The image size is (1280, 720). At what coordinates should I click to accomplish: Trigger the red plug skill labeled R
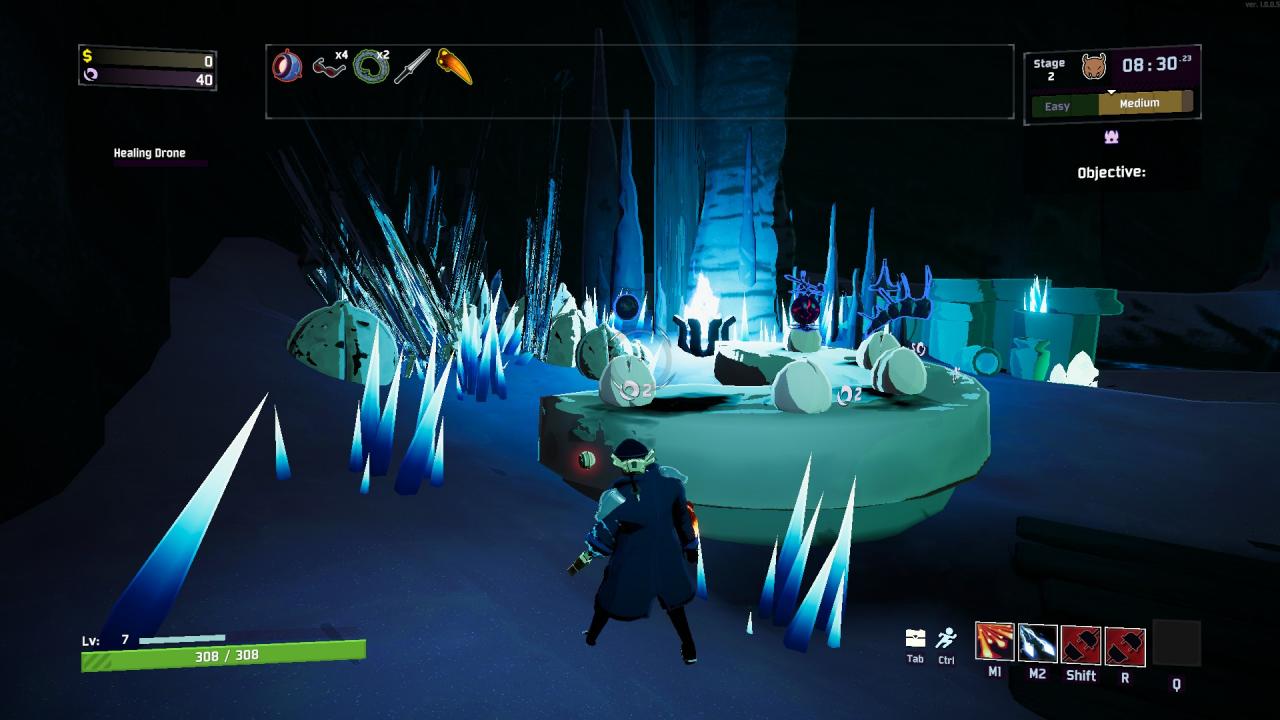[x=1125, y=645]
